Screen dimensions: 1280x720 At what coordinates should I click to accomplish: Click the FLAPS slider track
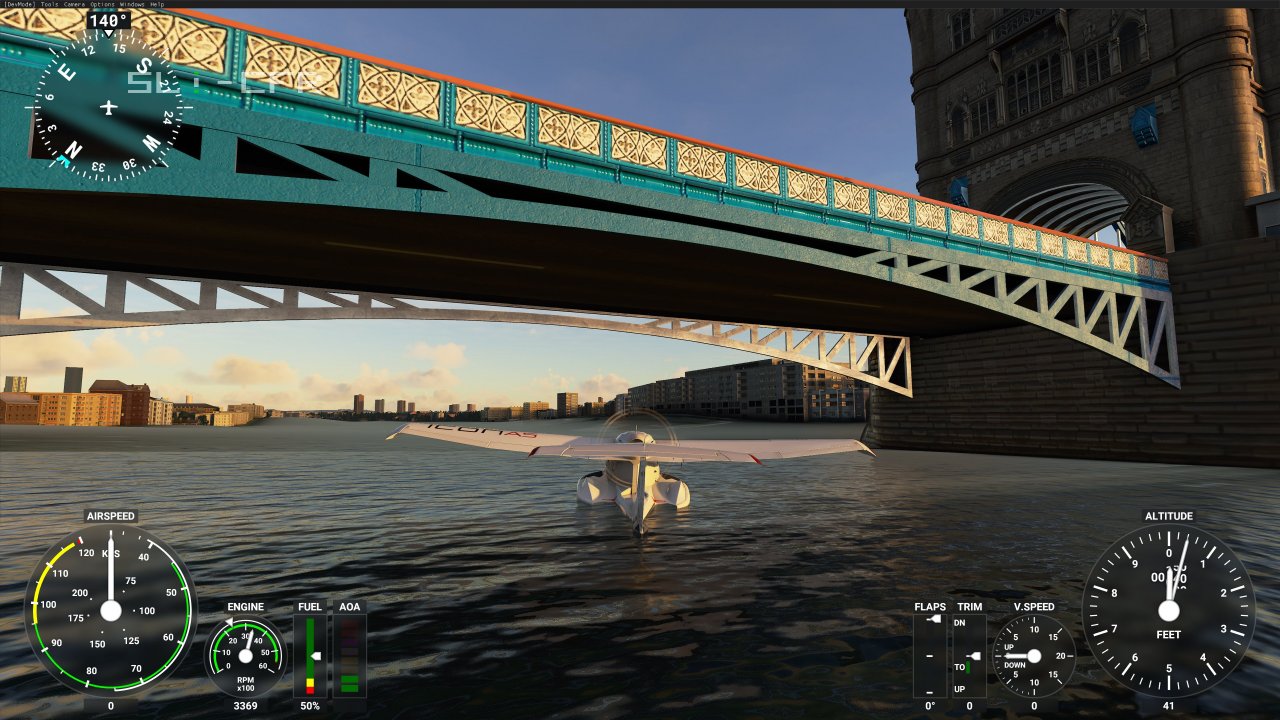coord(929,656)
